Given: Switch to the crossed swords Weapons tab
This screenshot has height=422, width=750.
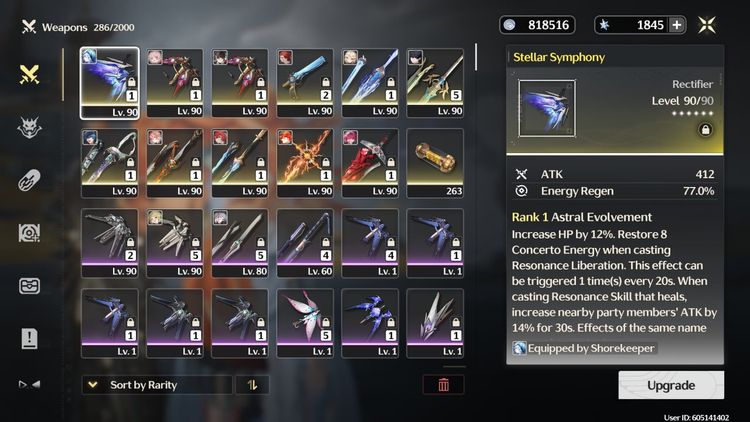Looking at the screenshot, I should click(29, 74).
